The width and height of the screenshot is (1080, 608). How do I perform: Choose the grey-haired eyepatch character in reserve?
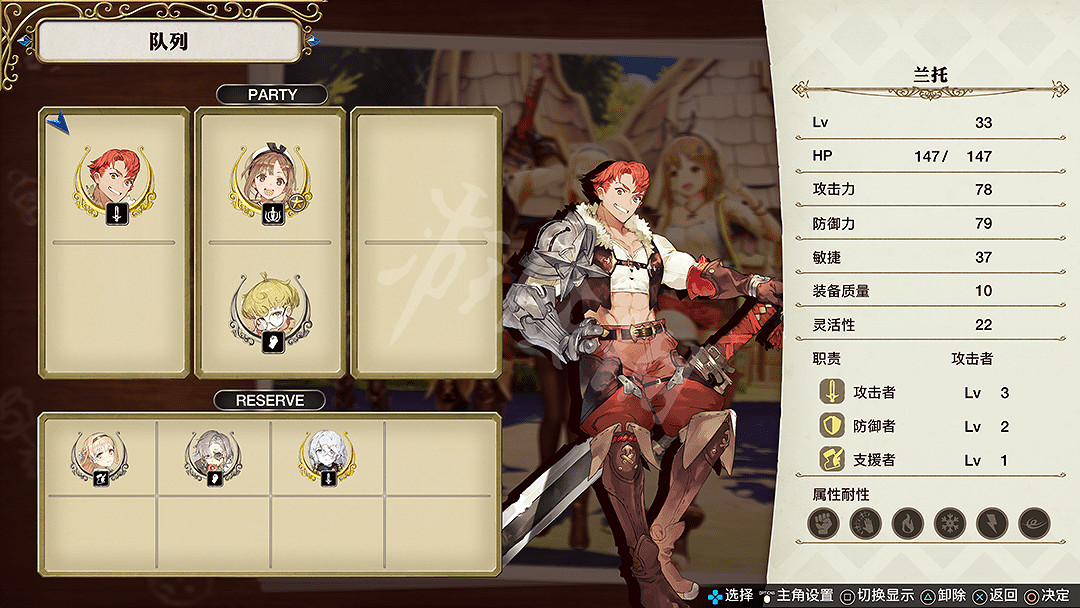point(213,457)
